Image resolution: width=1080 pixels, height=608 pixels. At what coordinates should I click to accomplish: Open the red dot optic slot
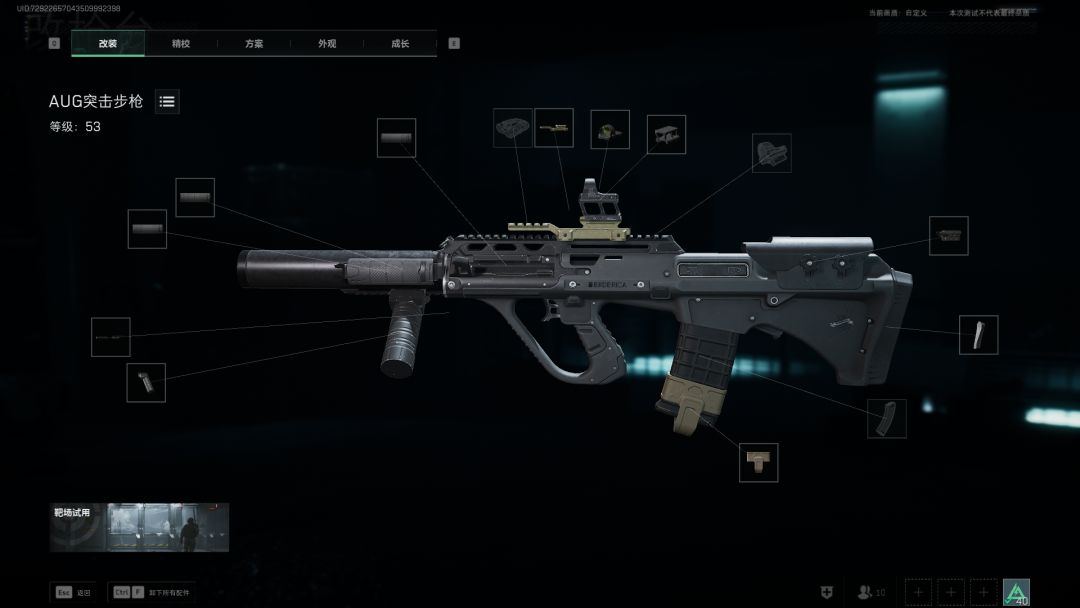pos(609,129)
